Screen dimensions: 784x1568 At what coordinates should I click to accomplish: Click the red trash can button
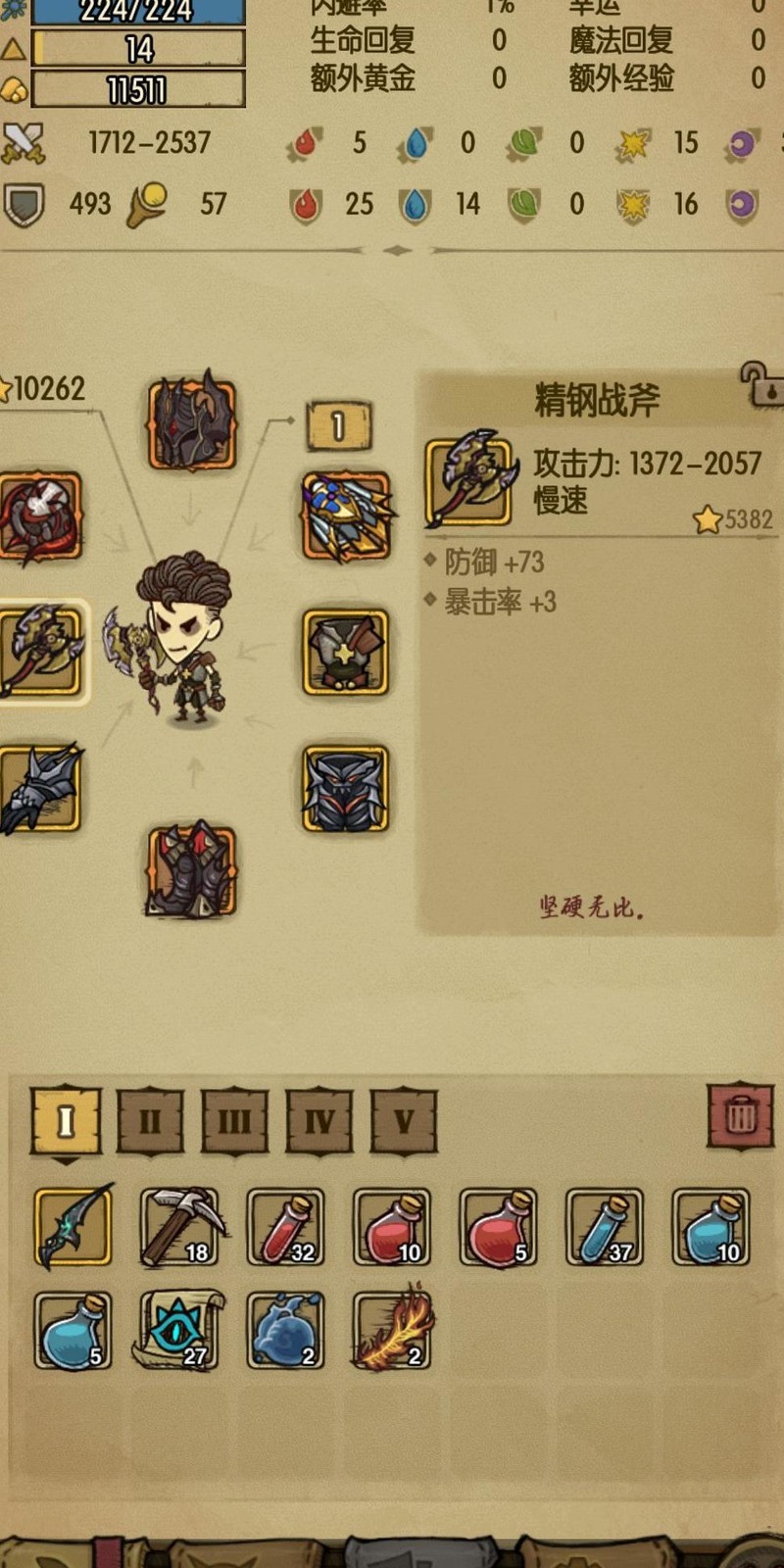click(740, 1116)
